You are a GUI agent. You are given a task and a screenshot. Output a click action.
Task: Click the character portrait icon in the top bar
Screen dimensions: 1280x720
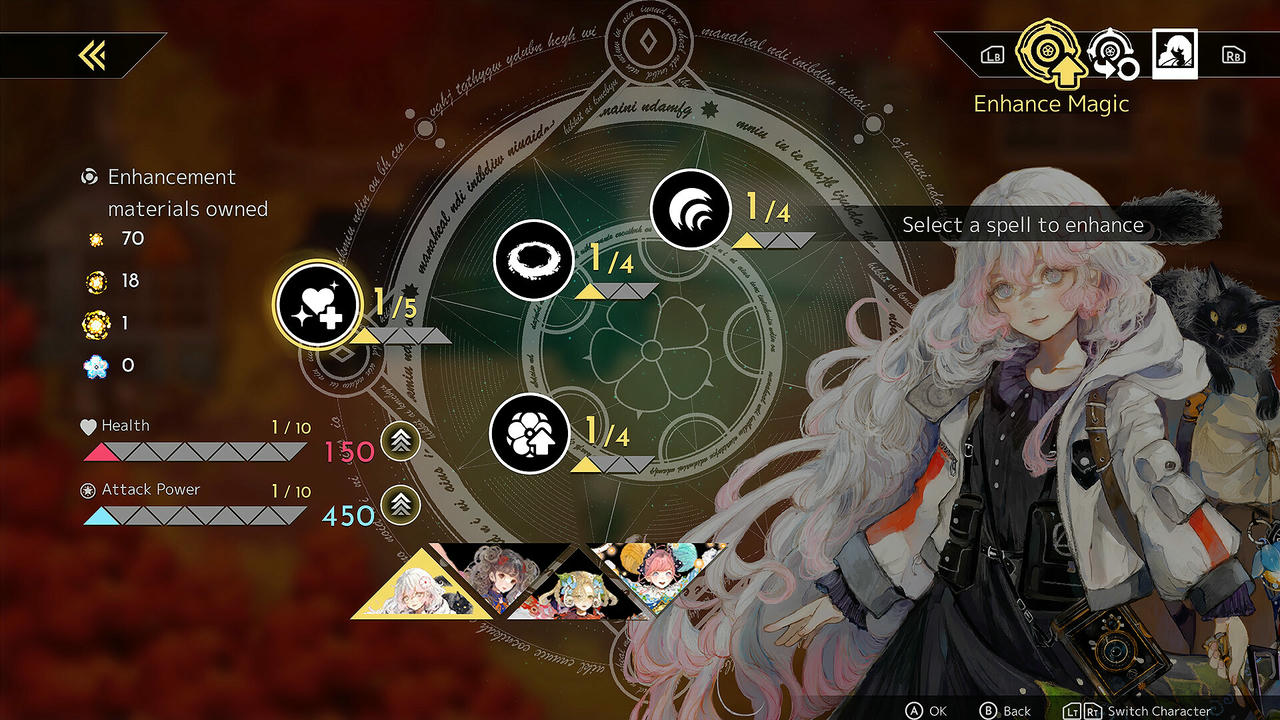pyautogui.click(x=1174, y=53)
